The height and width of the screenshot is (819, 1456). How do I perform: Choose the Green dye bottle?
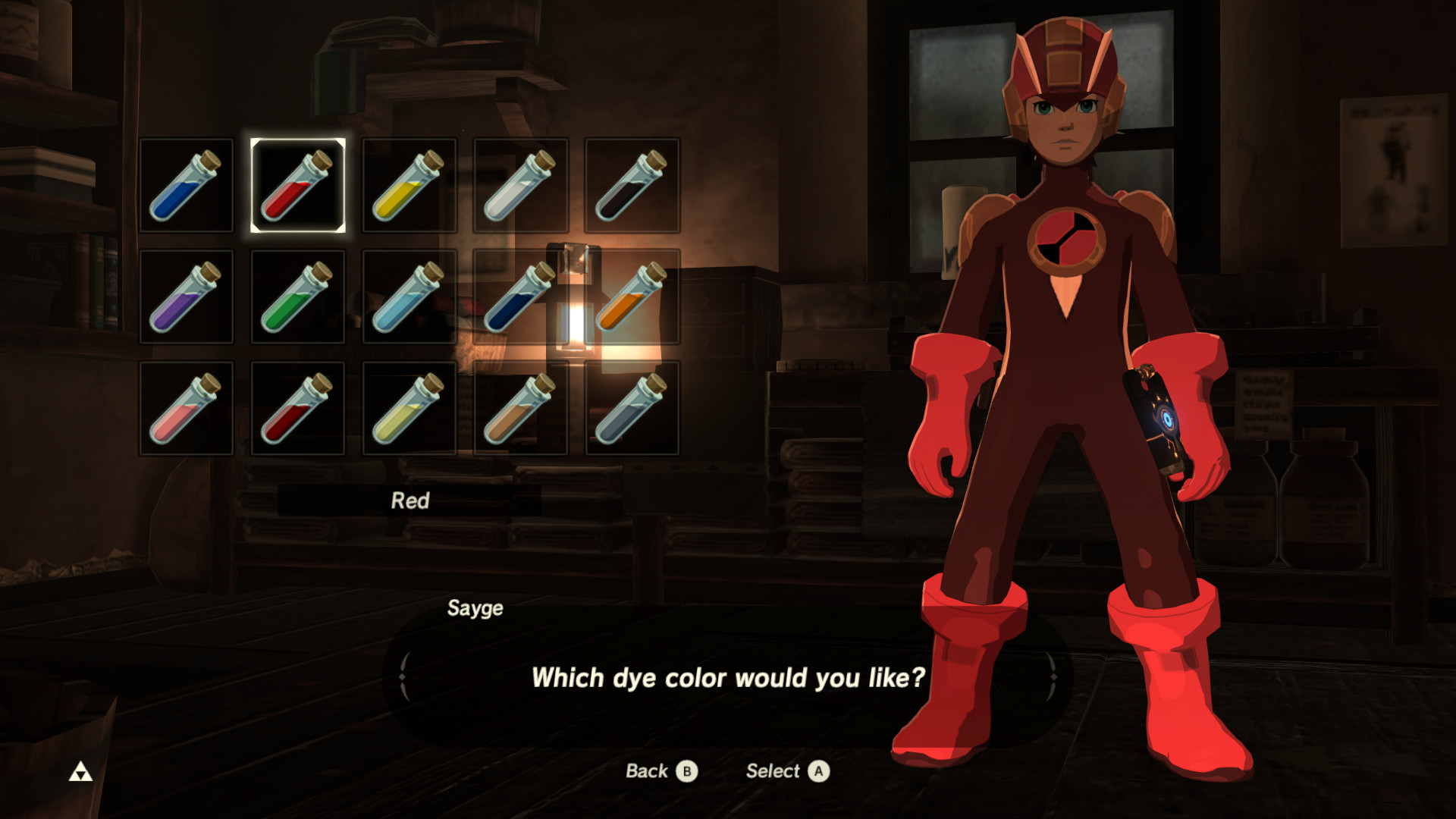pyautogui.click(x=297, y=296)
